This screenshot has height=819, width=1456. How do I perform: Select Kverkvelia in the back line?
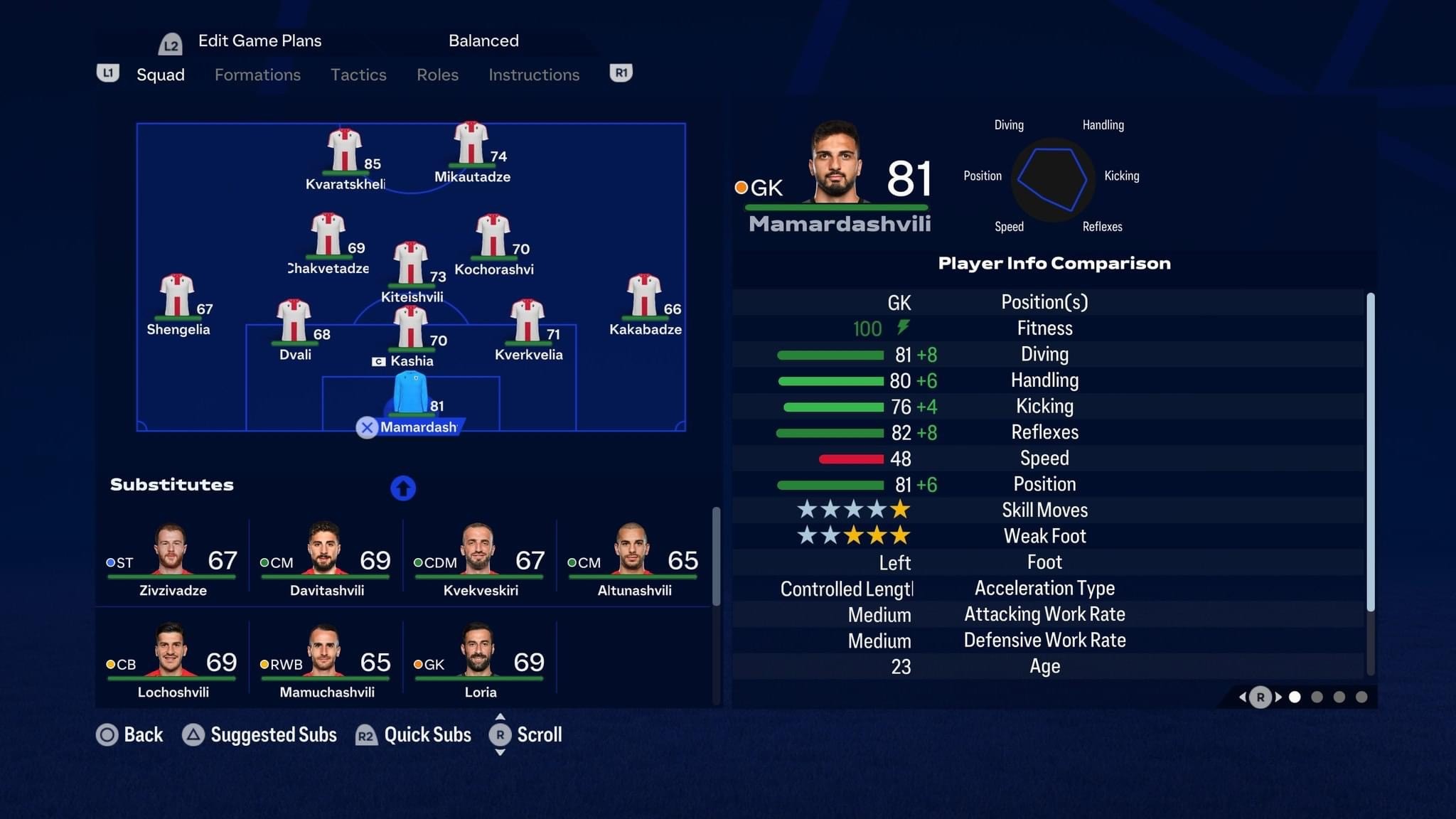coord(528,322)
